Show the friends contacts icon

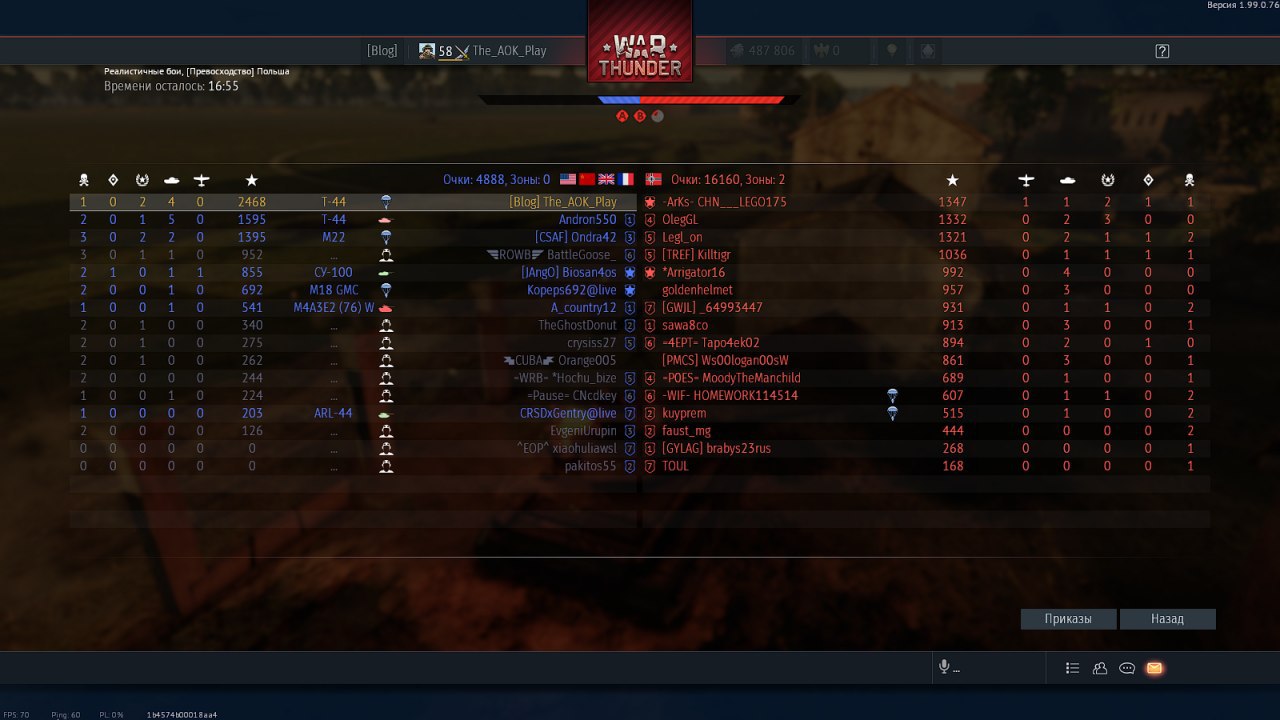(1100, 668)
